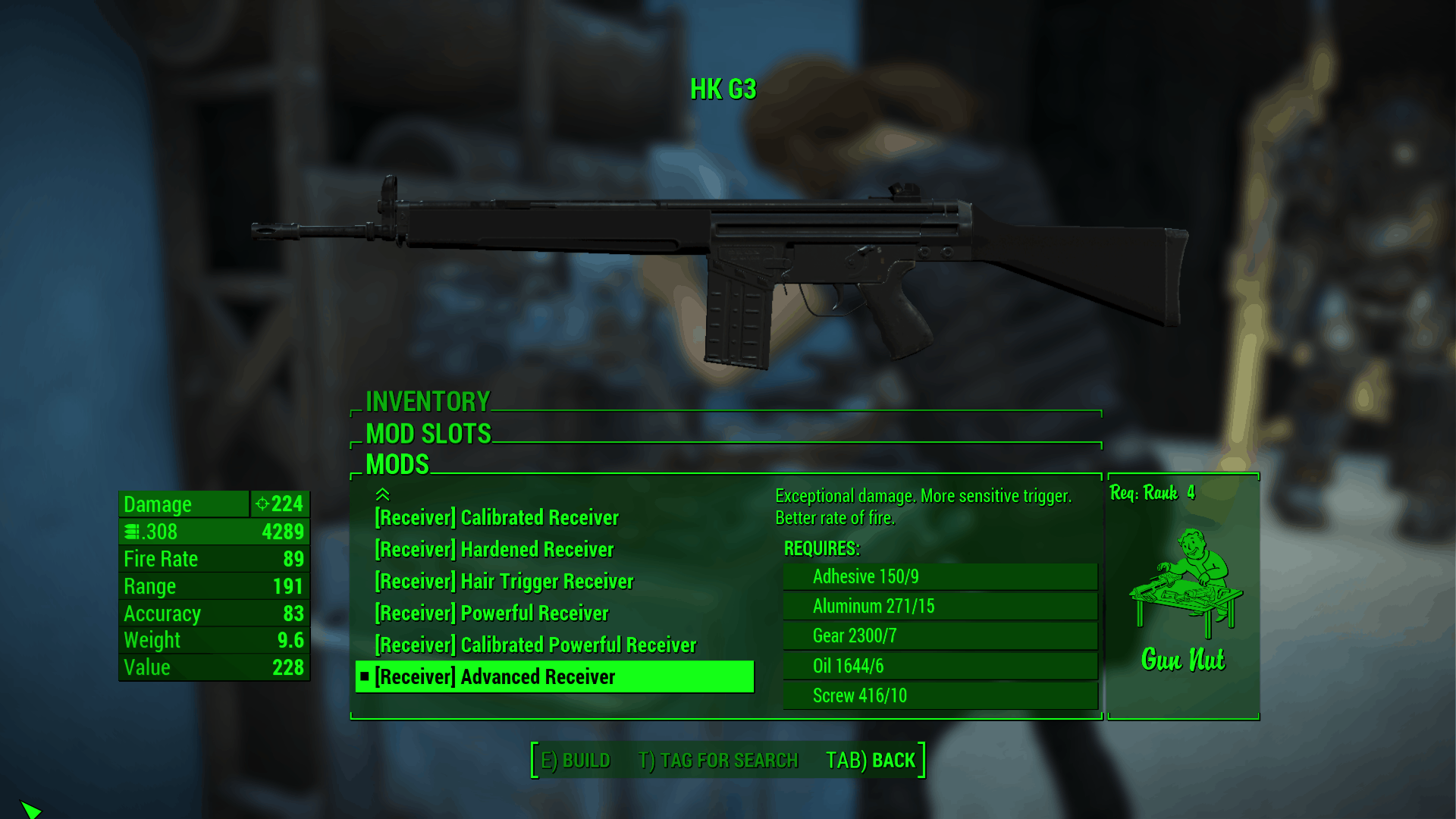This screenshot has height=819, width=1456.
Task: Click the Gear requirement row
Action: 940,636
